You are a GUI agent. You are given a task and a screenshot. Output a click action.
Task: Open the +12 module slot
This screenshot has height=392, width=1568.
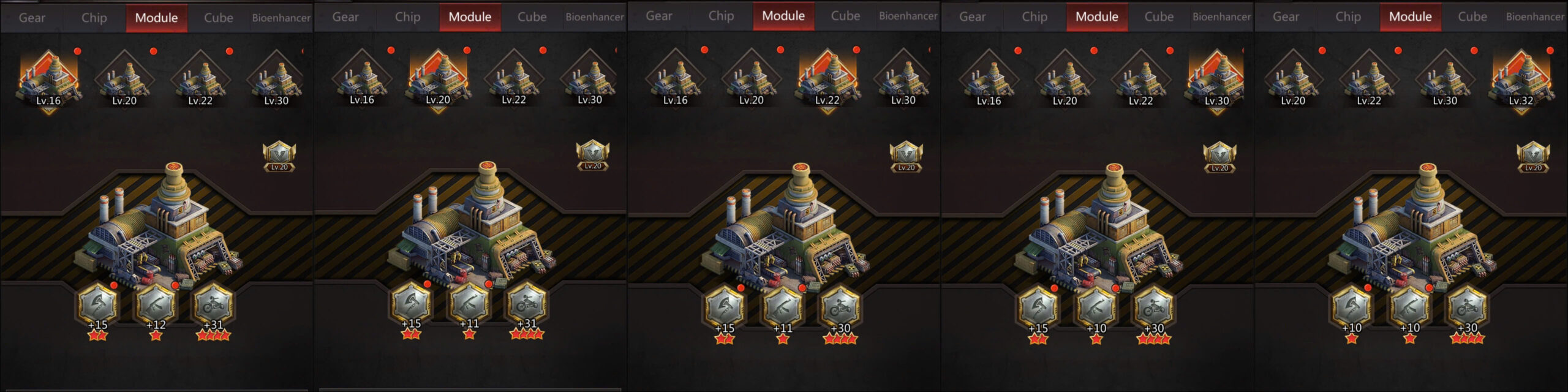point(156,305)
